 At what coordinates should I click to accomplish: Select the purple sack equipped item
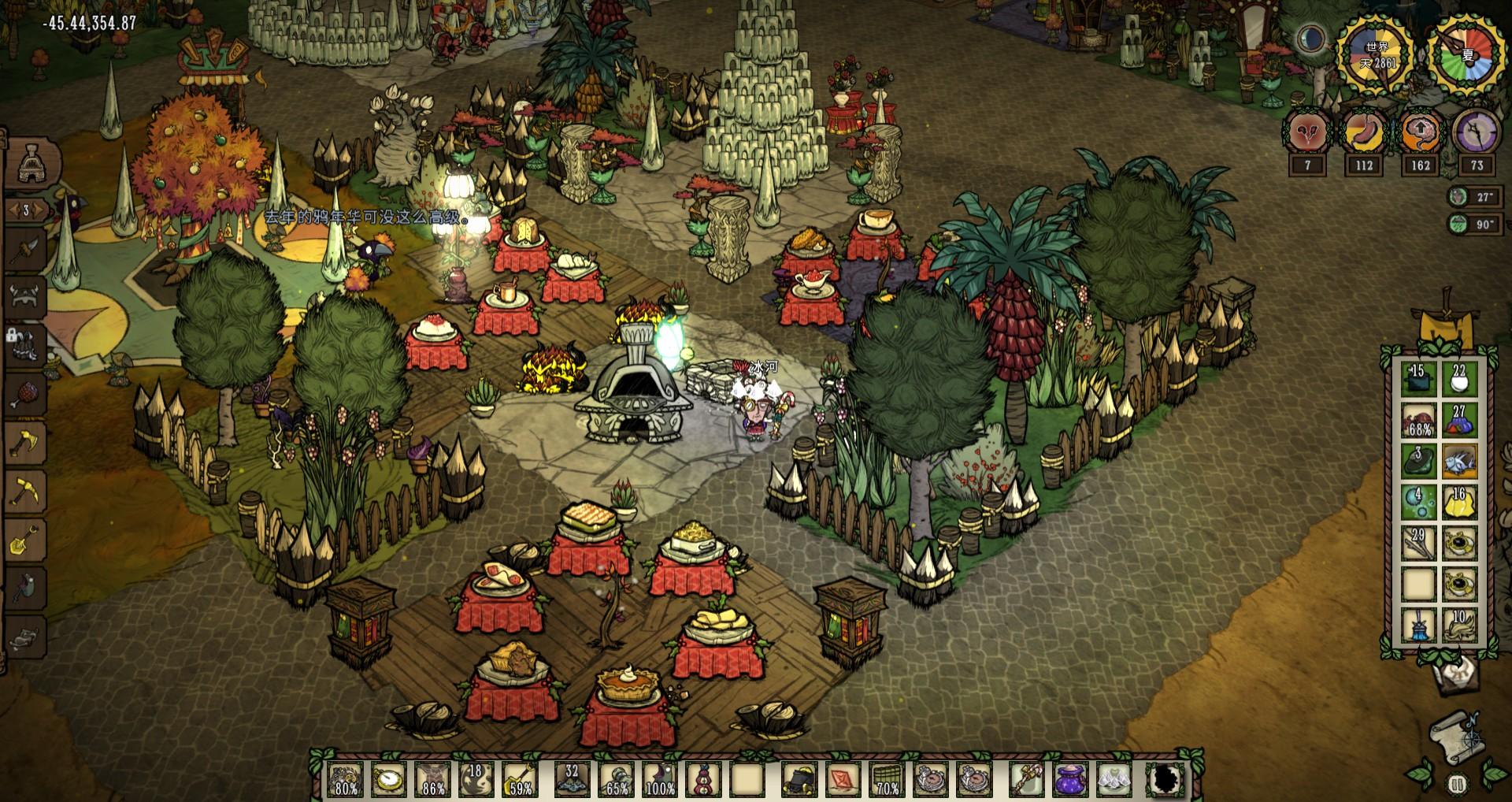point(1070,779)
